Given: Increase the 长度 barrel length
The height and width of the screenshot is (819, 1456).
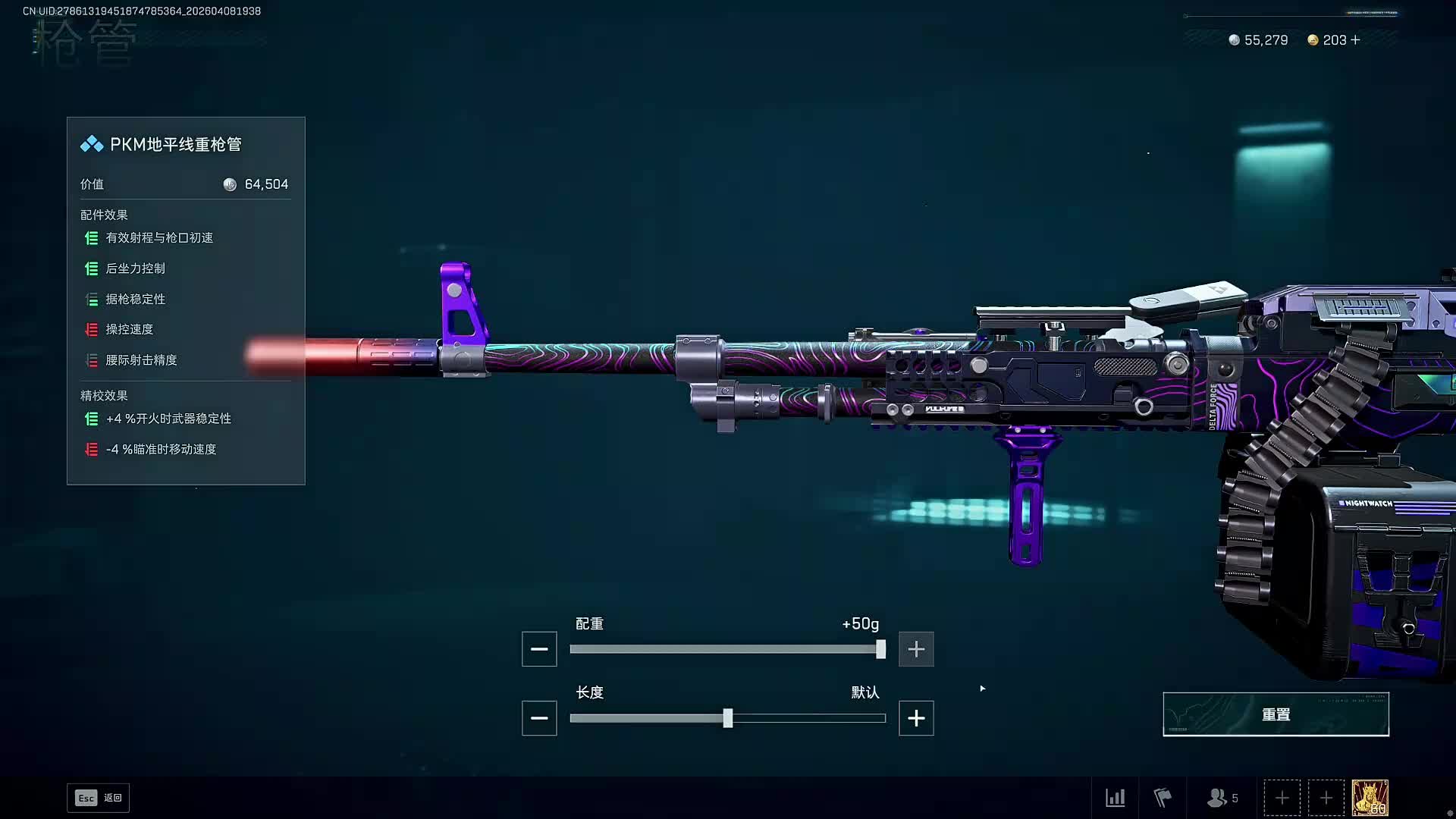Looking at the screenshot, I should [916, 718].
